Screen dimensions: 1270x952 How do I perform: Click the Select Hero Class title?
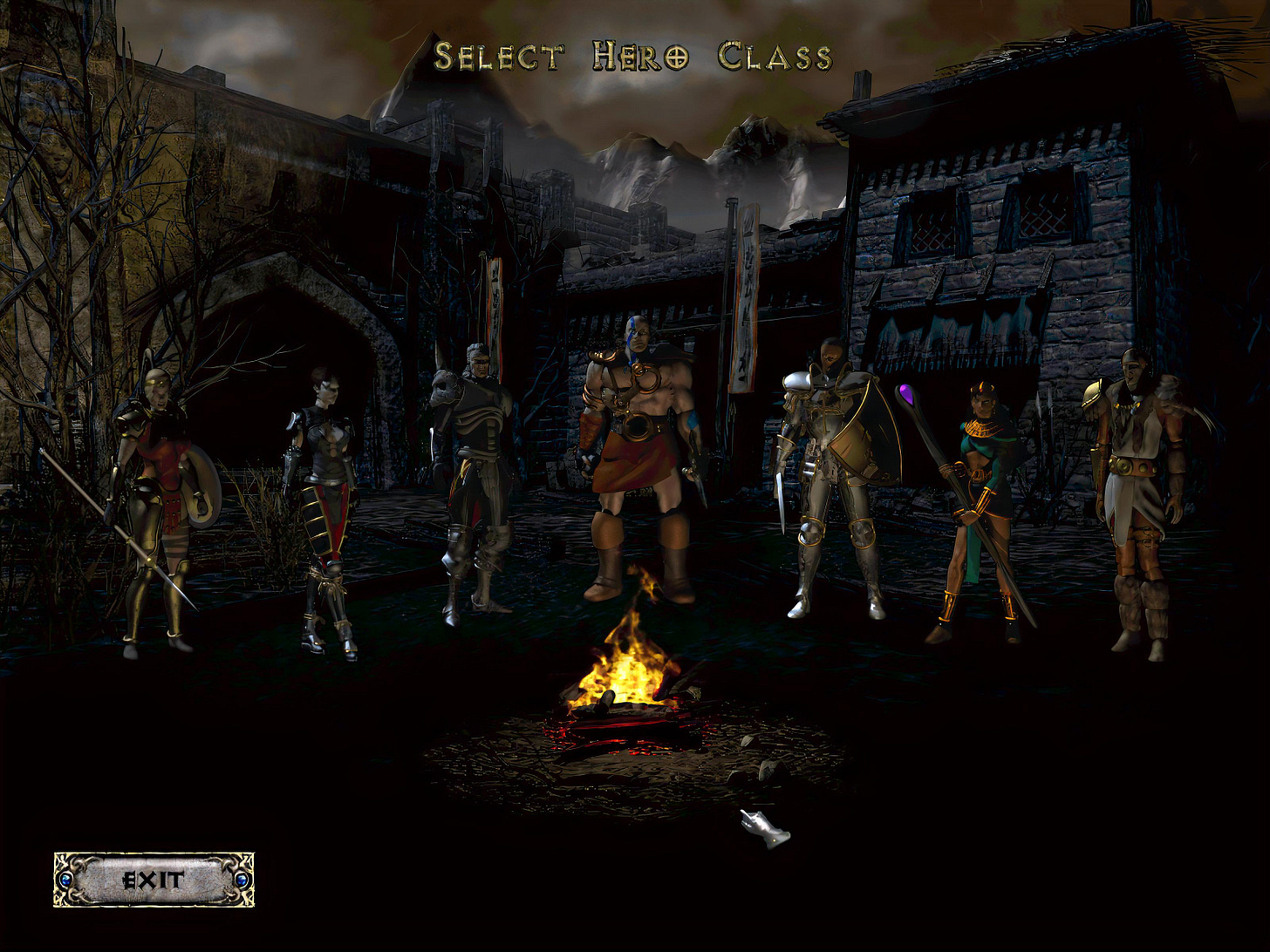point(632,57)
